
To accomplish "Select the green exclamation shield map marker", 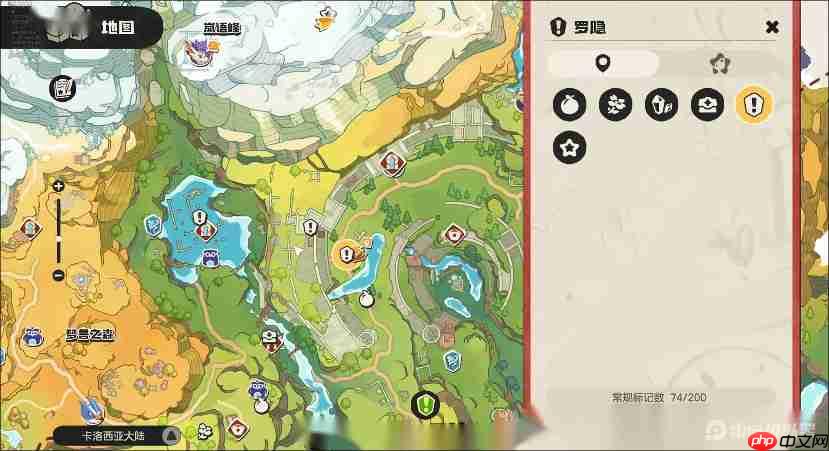I will (x=425, y=405).
